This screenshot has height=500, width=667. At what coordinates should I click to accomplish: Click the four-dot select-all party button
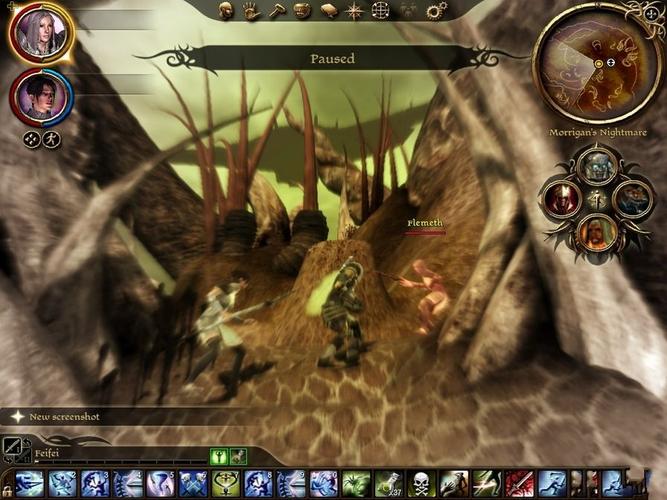click(32, 139)
